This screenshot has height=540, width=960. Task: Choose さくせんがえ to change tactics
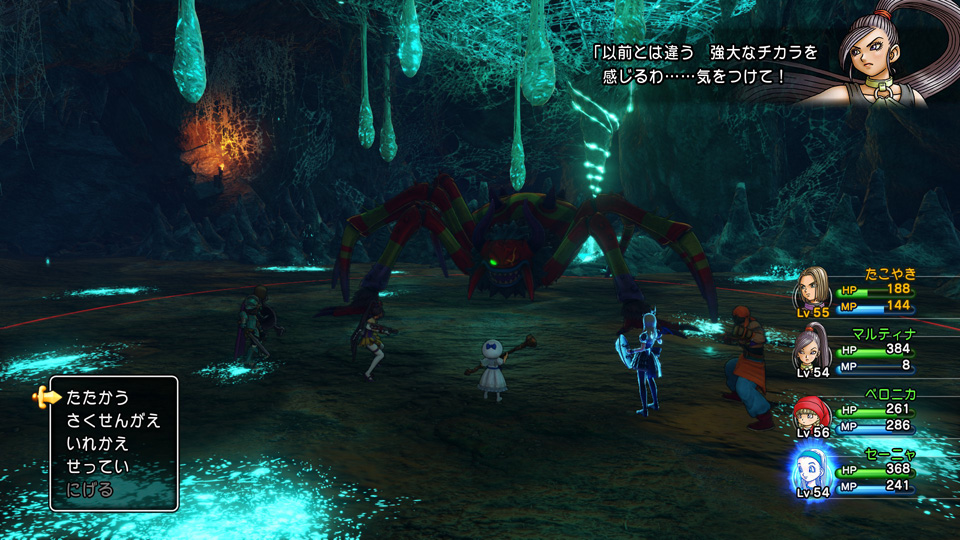[x=113, y=420]
